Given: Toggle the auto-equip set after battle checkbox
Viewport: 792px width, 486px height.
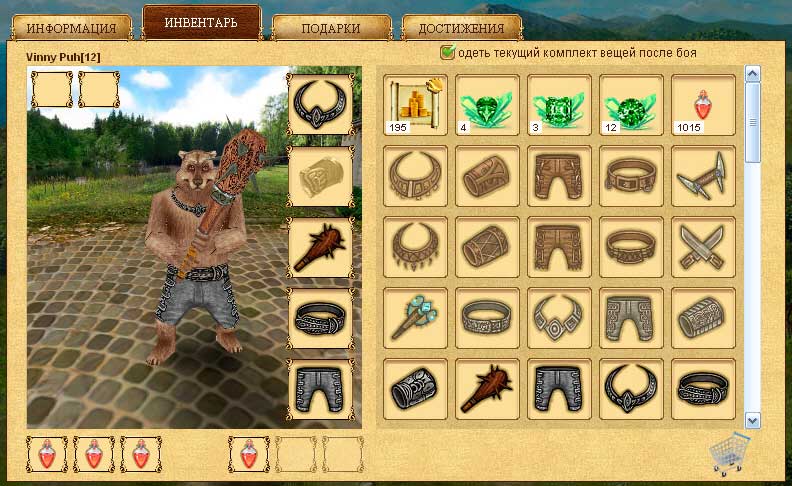Looking at the screenshot, I should (448, 52).
